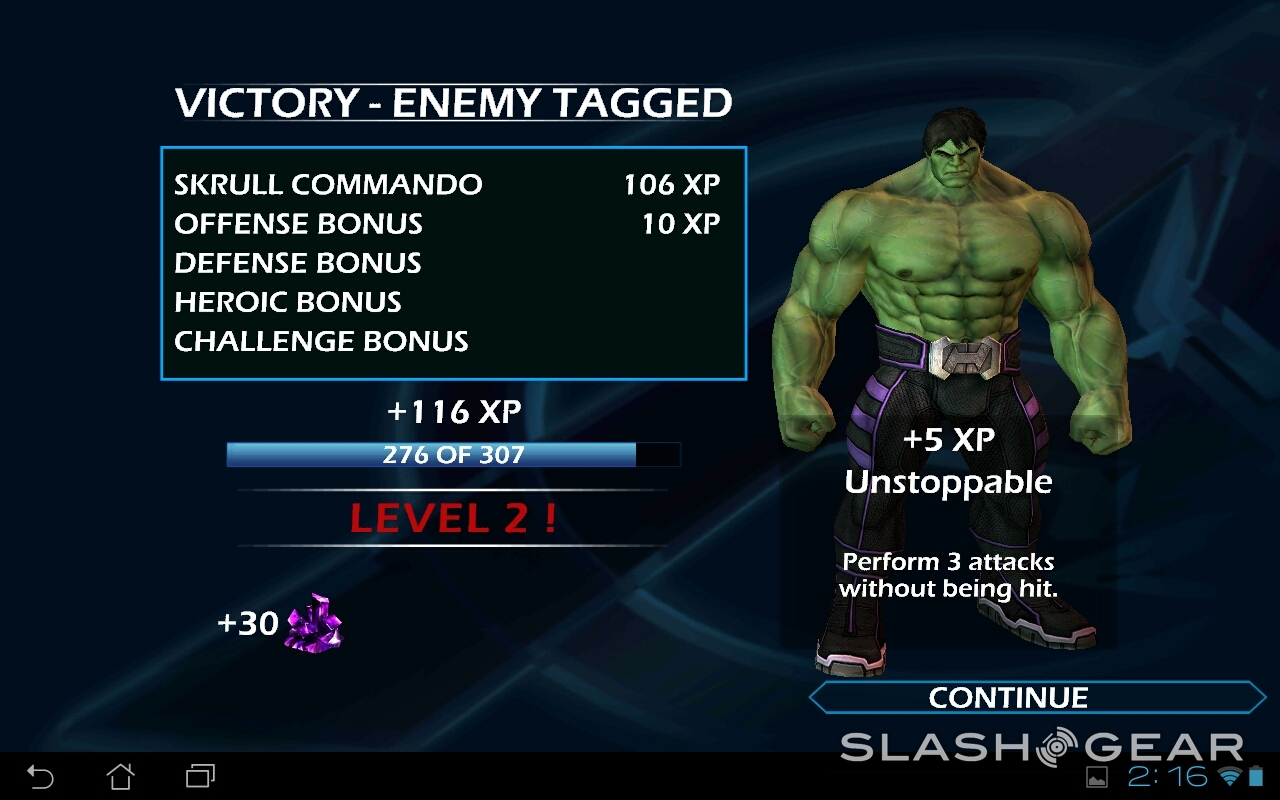Click the Unstoppable achievement label
This screenshot has height=800, width=1280.
click(948, 481)
